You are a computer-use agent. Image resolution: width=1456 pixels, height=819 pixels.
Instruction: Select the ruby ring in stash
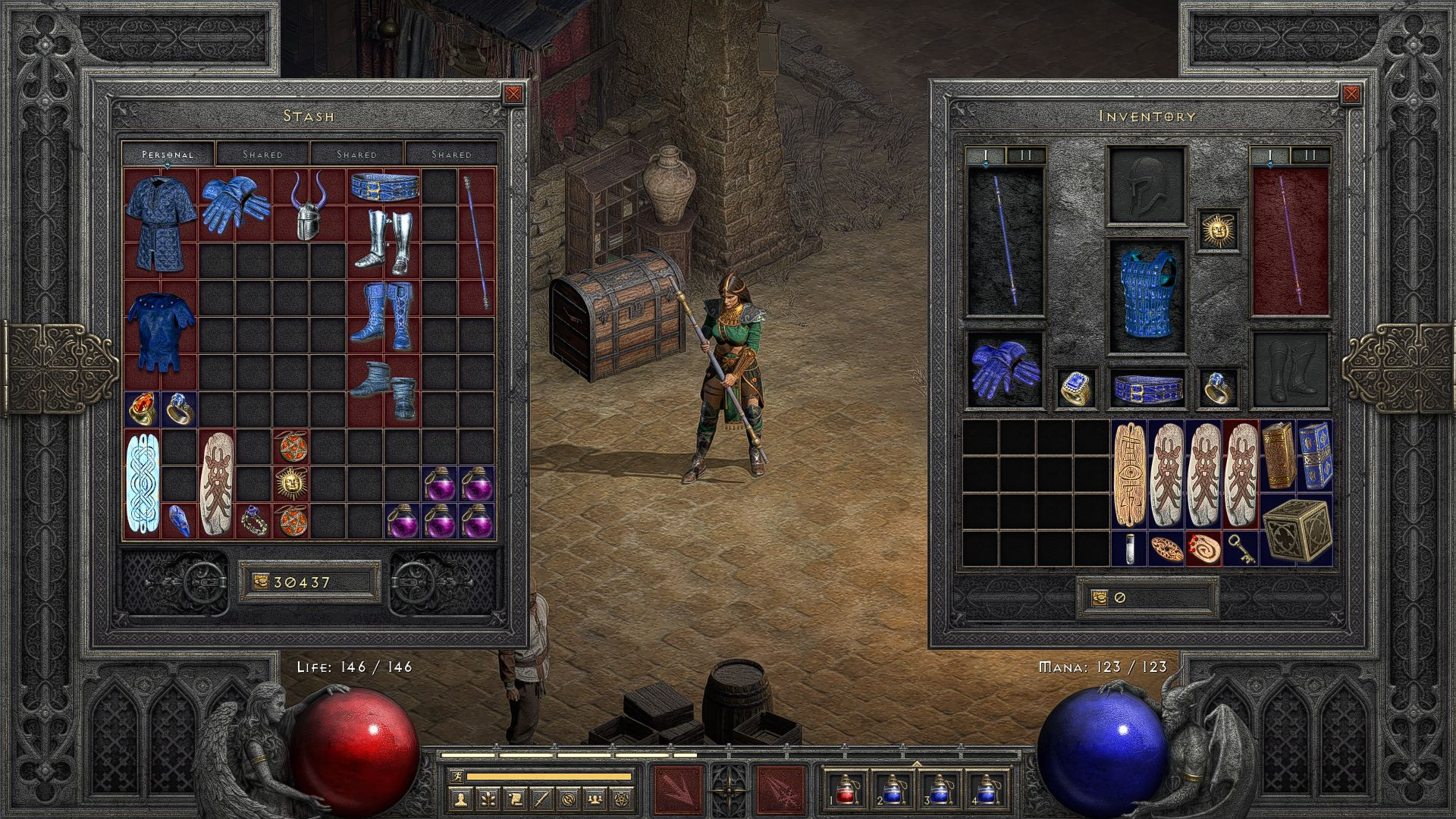tap(142, 409)
